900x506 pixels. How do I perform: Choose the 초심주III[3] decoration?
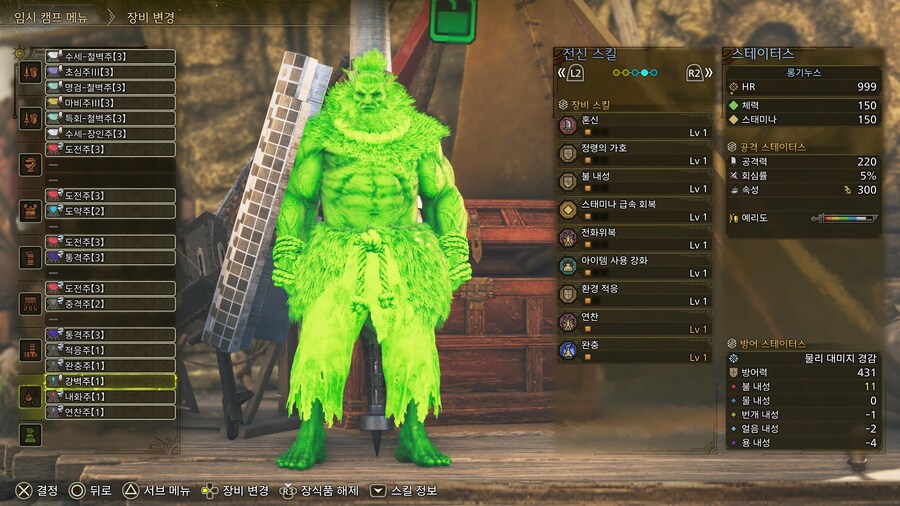[x=110, y=72]
